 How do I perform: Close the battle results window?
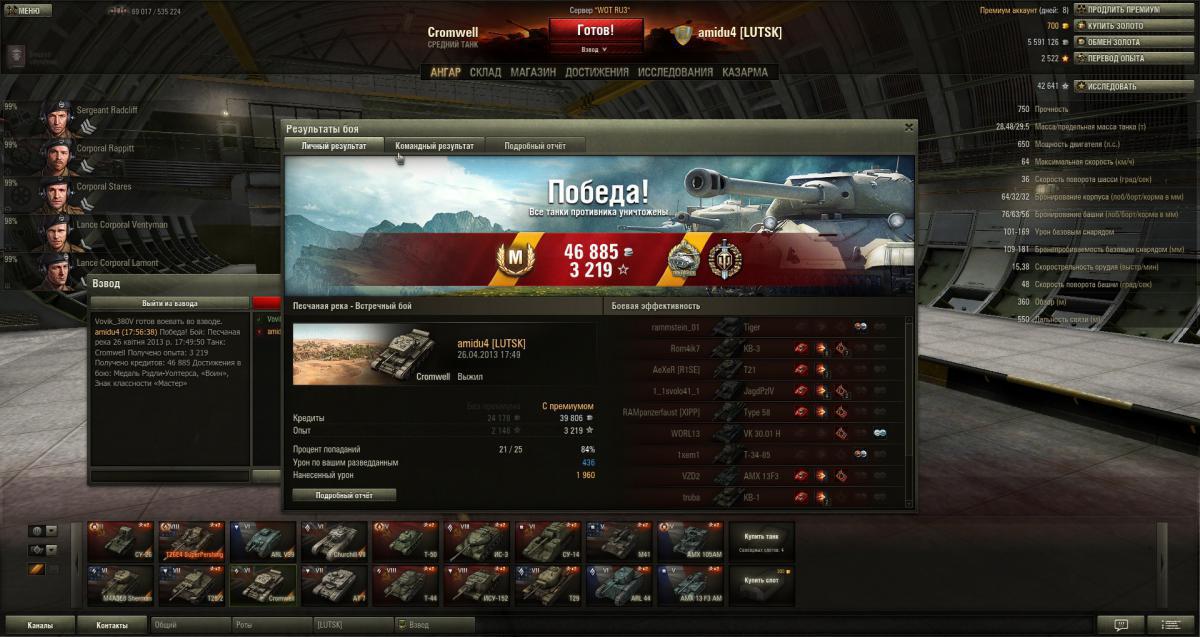point(908,127)
